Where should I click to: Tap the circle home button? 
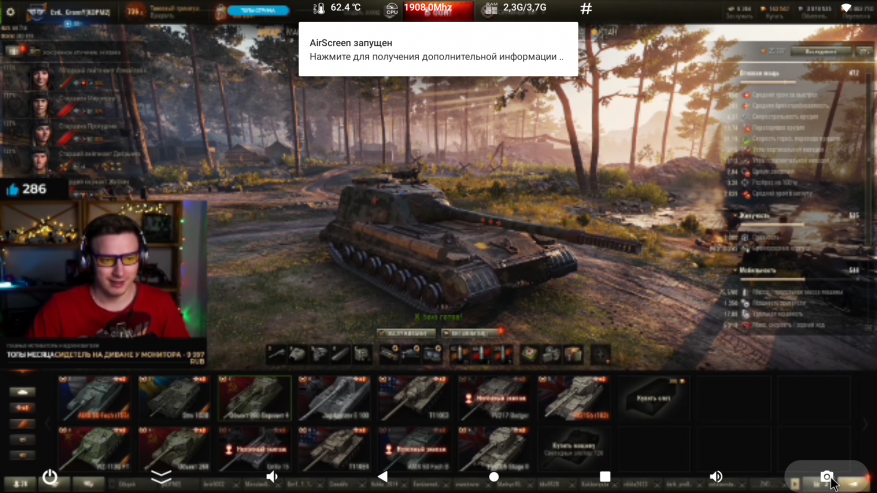pos(493,477)
